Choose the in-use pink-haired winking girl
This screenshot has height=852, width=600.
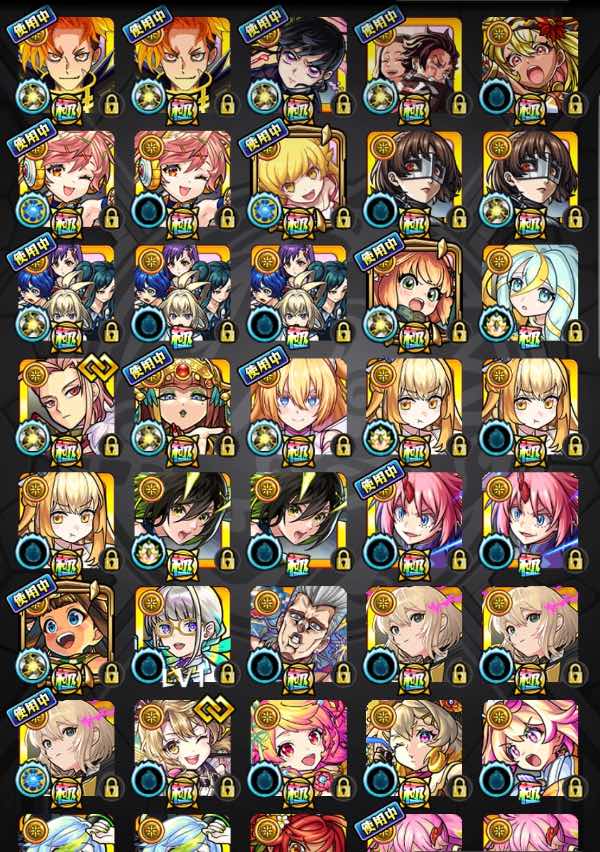66,177
